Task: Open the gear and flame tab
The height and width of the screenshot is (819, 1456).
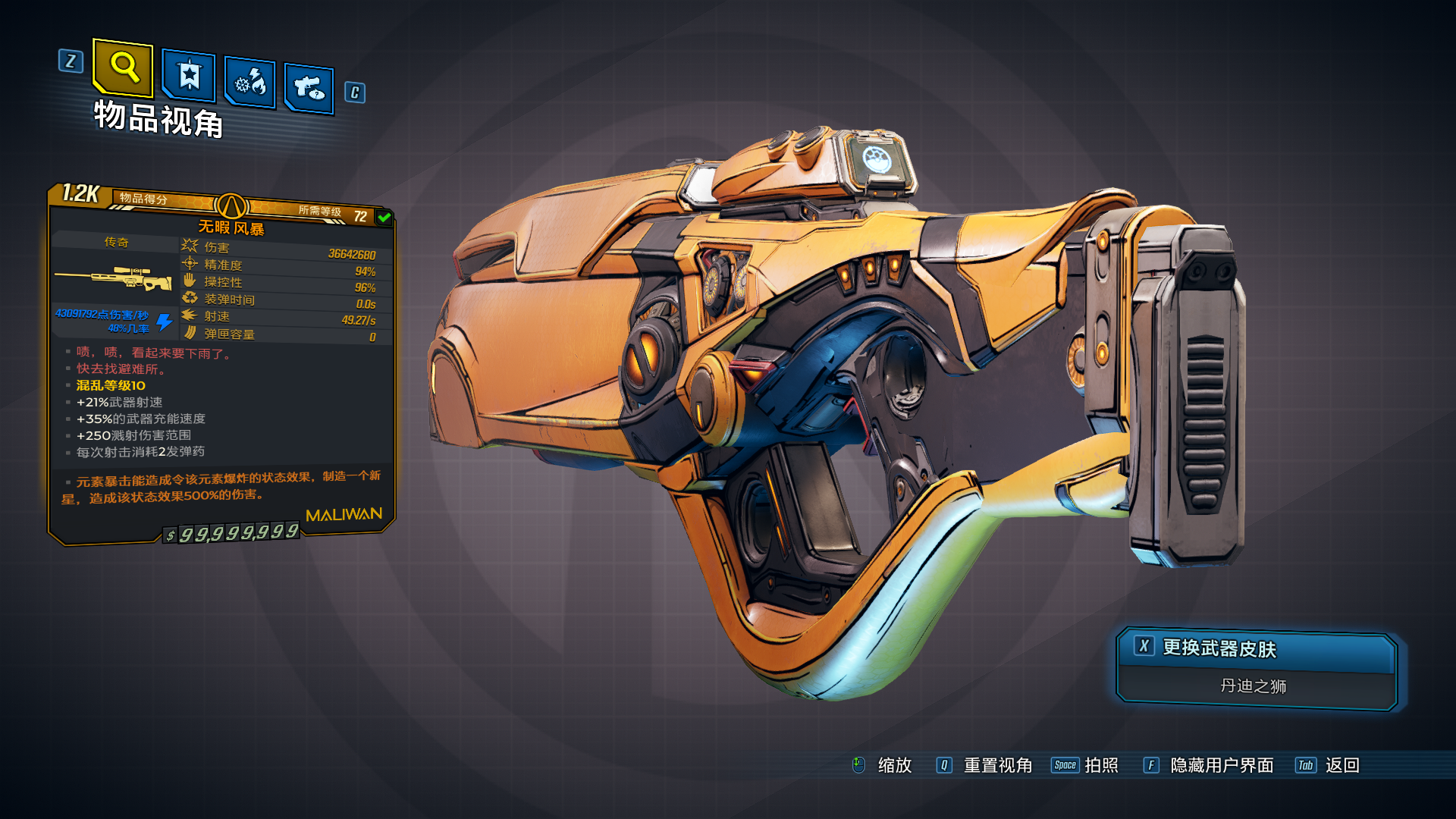Action: (x=250, y=83)
